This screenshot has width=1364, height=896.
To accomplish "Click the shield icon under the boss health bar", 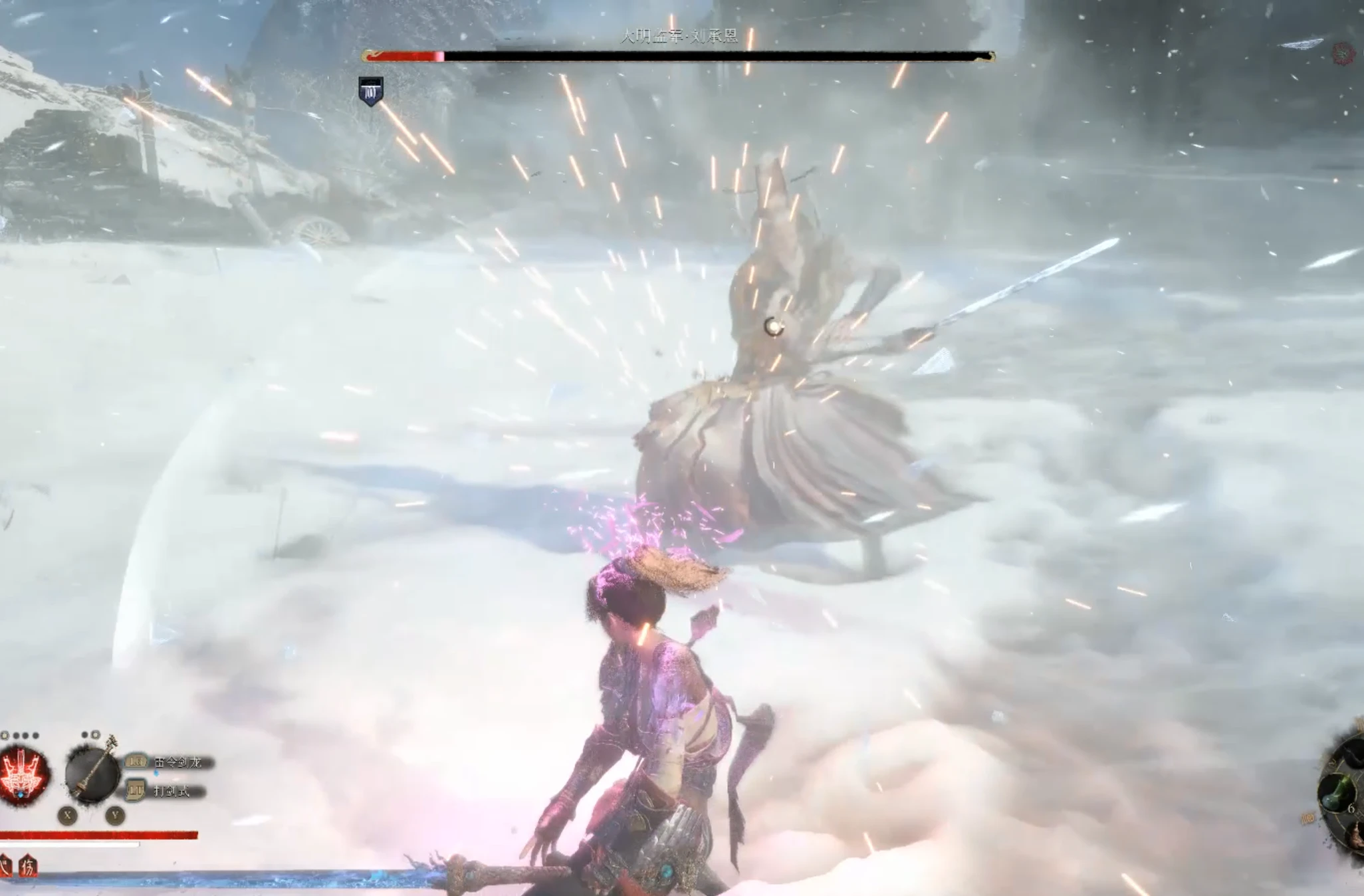I will [370, 92].
